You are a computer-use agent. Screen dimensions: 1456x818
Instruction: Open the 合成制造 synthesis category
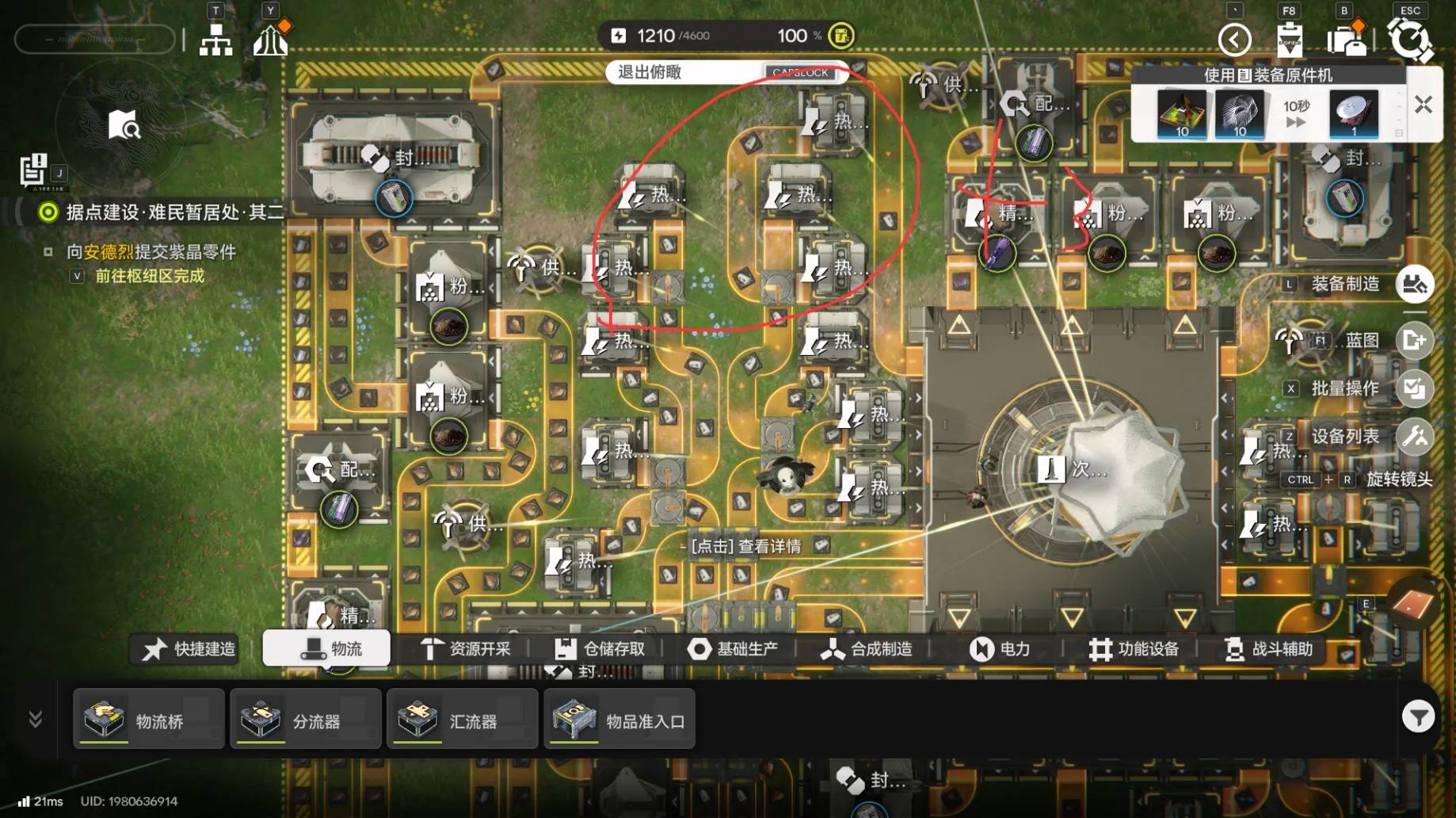866,649
